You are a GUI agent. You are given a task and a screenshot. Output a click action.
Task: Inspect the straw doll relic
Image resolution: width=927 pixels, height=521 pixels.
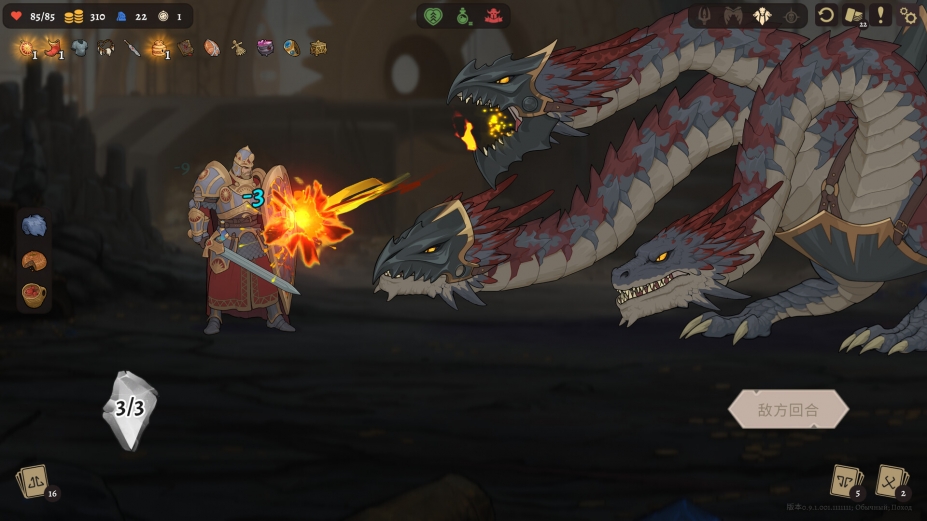[x=239, y=47]
